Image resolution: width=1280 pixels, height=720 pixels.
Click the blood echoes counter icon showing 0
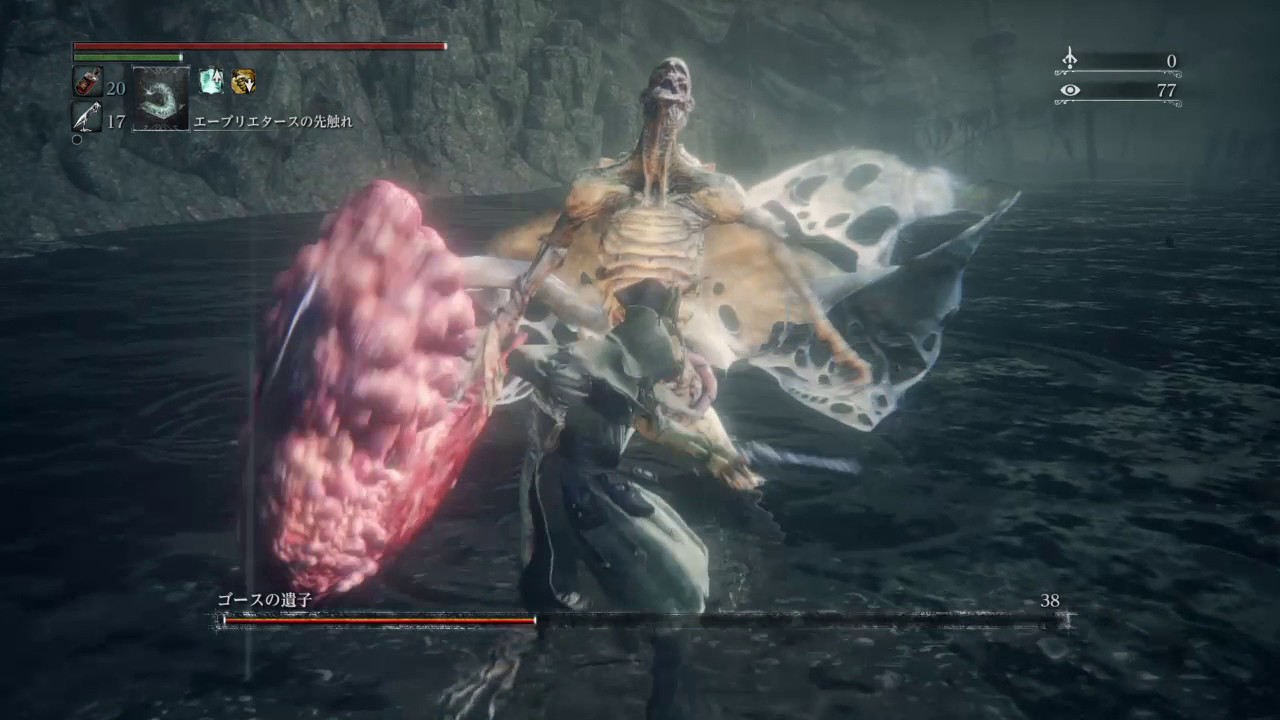coord(1069,59)
